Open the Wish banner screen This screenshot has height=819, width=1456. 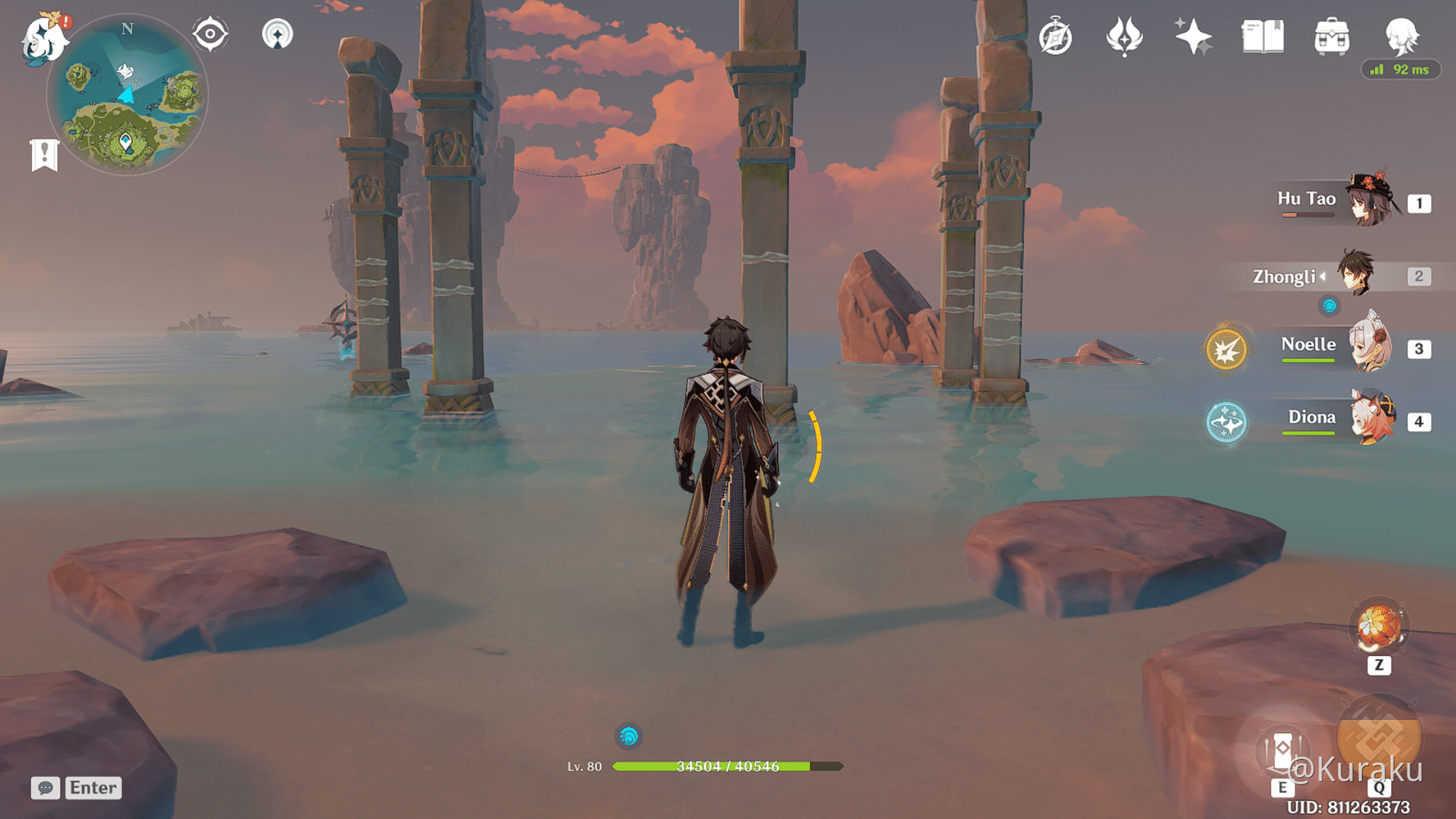tap(1194, 36)
